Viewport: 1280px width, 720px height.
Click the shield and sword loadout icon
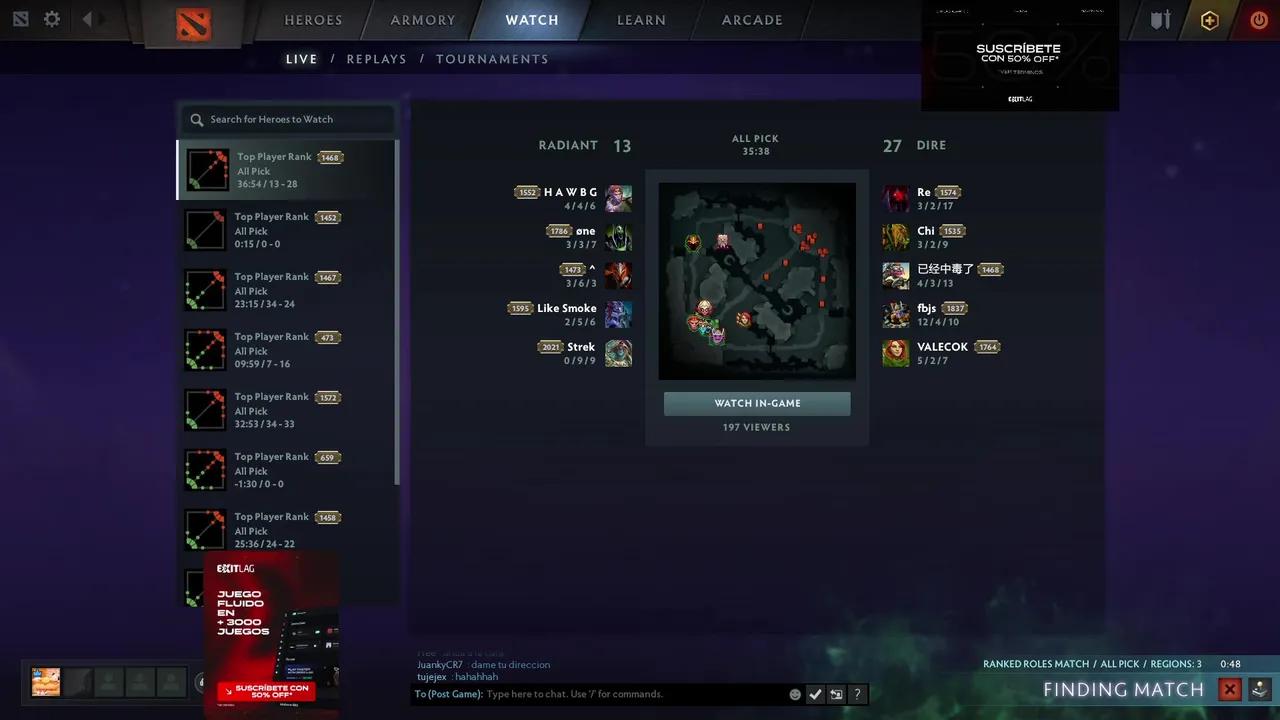click(x=1160, y=19)
